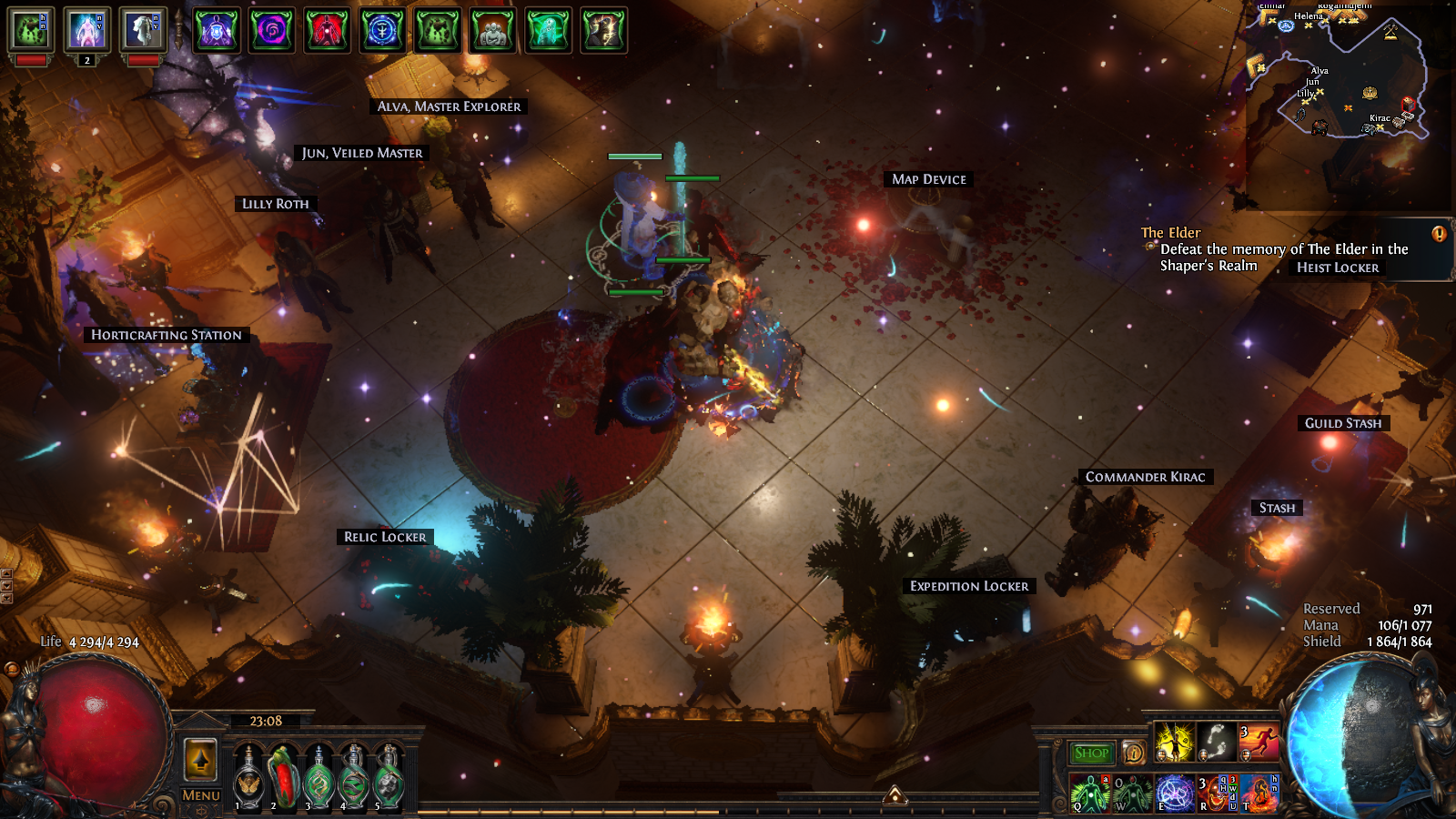
Task: Click the yellow level-up arrow button
Action: pyautogui.click(x=200, y=759)
